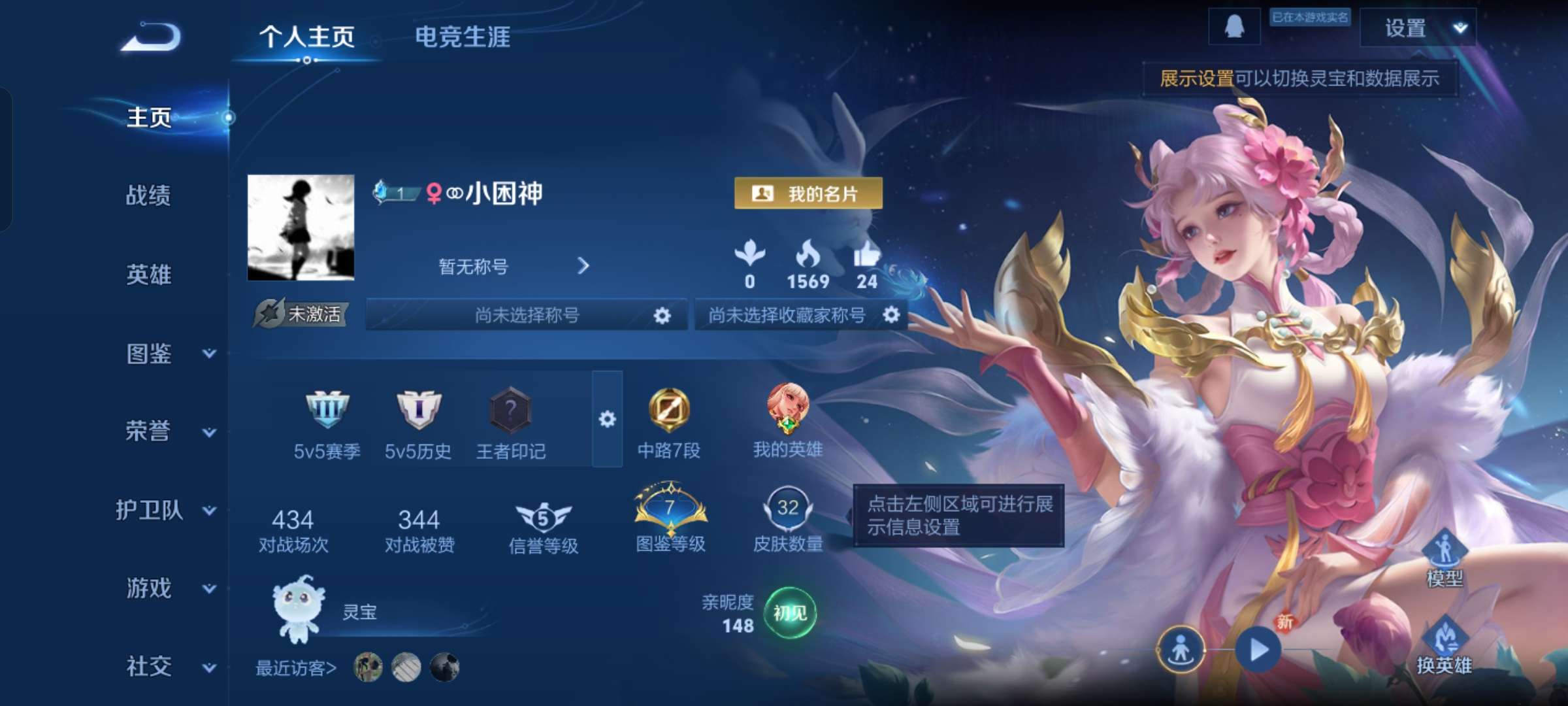The height and width of the screenshot is (706, 1568).
Task: Click the 我的名片 button
Action: (808, 193)
